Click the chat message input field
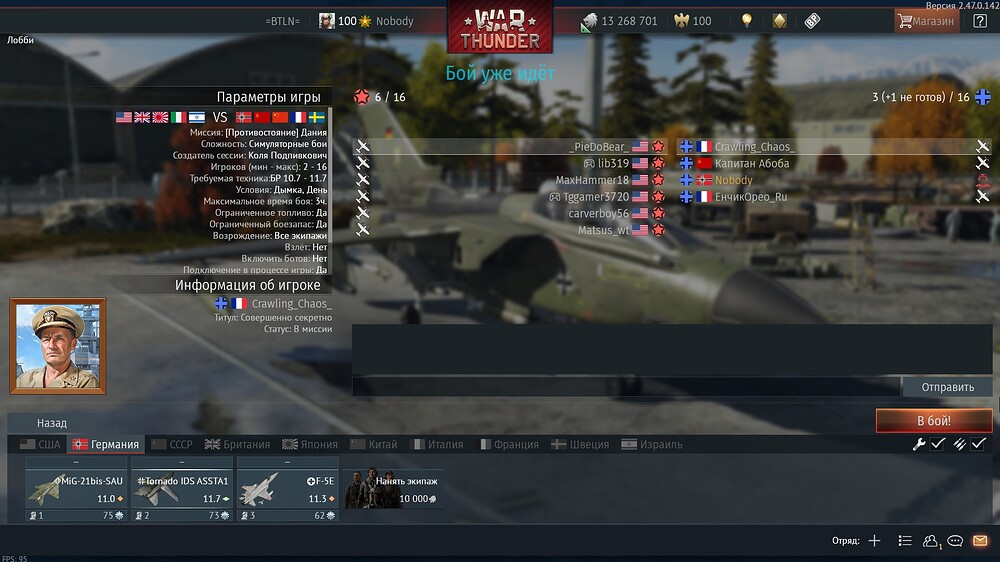 pyautogui.click(x=626, y=387)
